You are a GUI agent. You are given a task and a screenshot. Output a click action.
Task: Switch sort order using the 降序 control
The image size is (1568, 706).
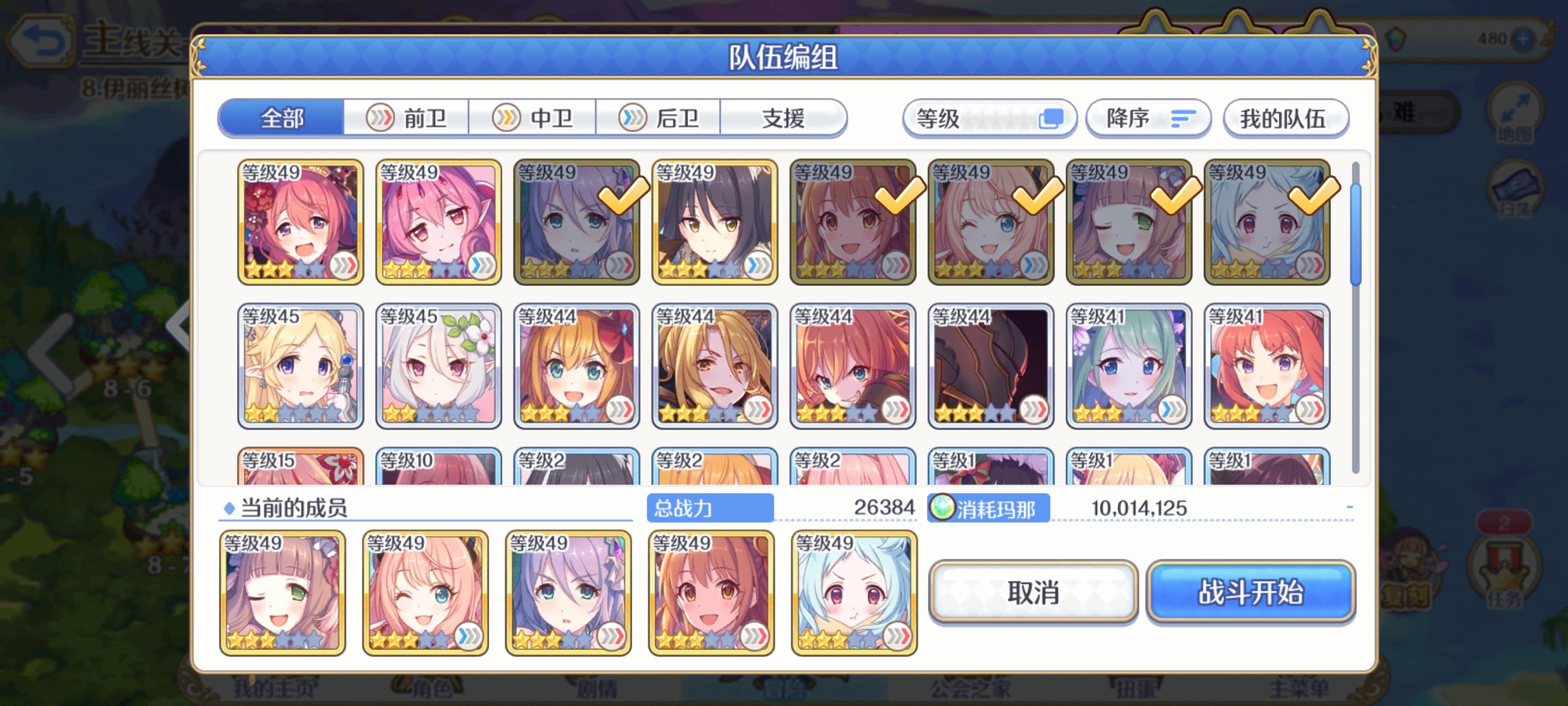[1147, 119]
